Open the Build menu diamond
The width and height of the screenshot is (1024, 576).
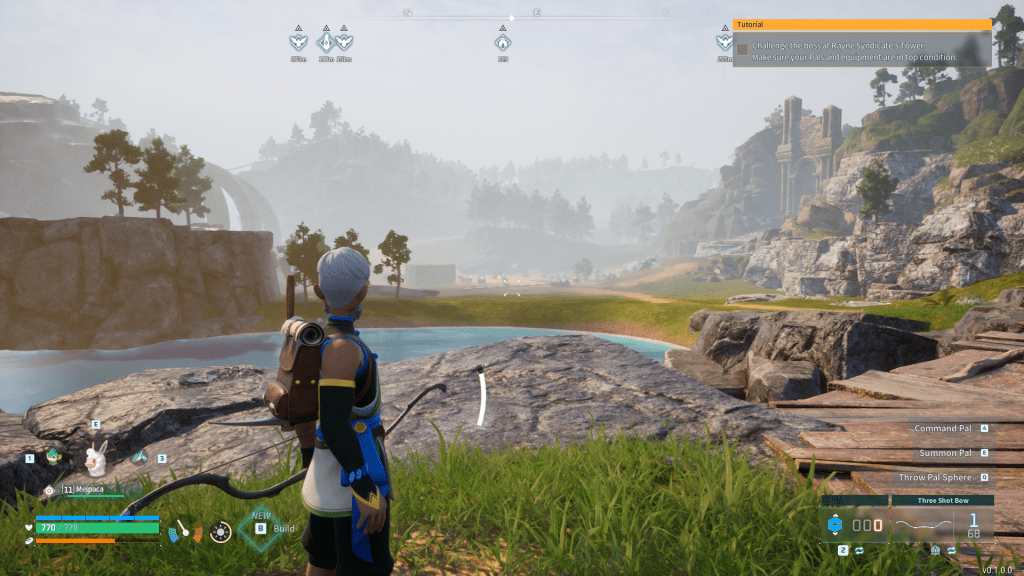click(260, 528)
